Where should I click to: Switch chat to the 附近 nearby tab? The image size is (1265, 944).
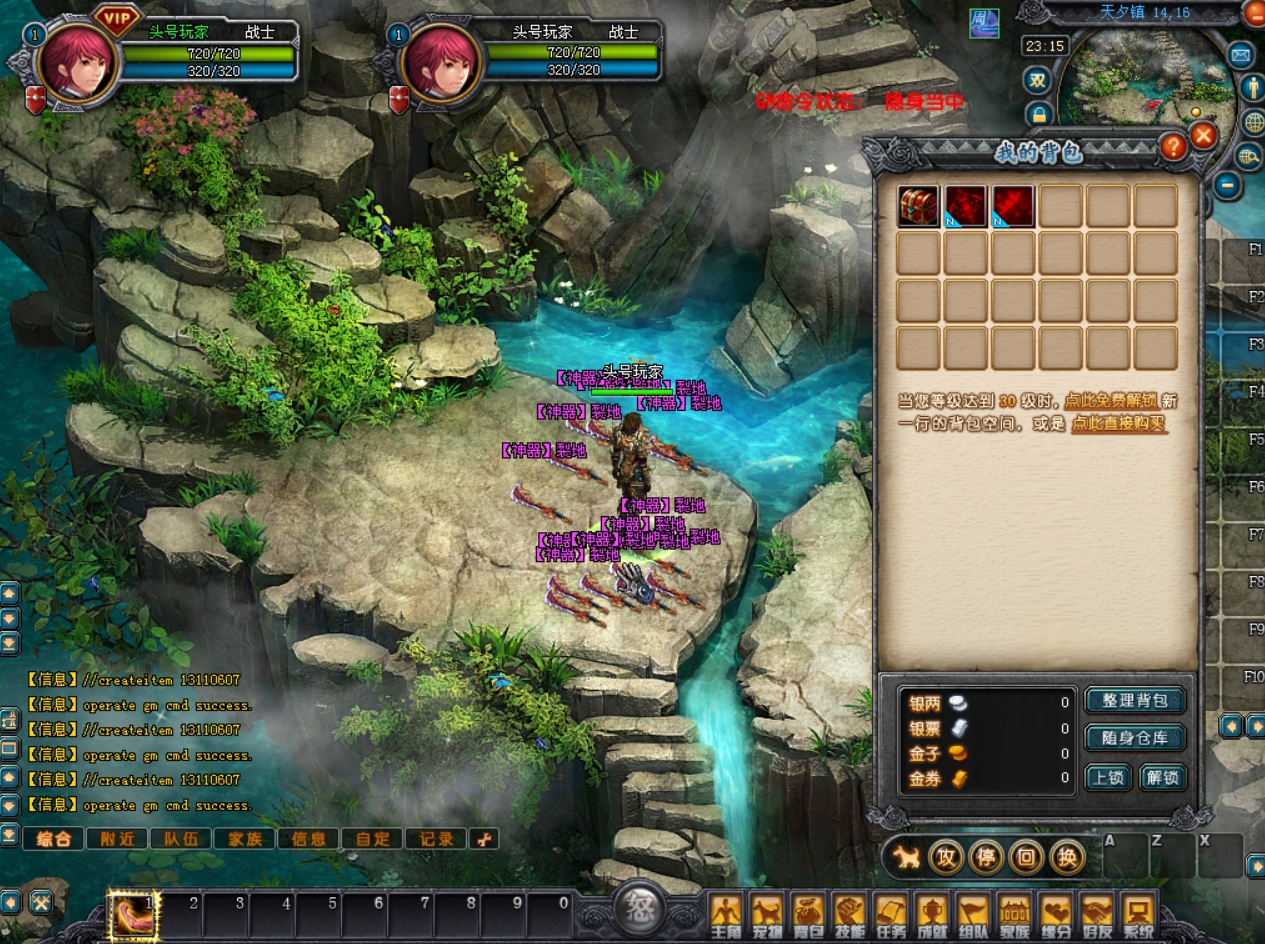pos(117,839)
